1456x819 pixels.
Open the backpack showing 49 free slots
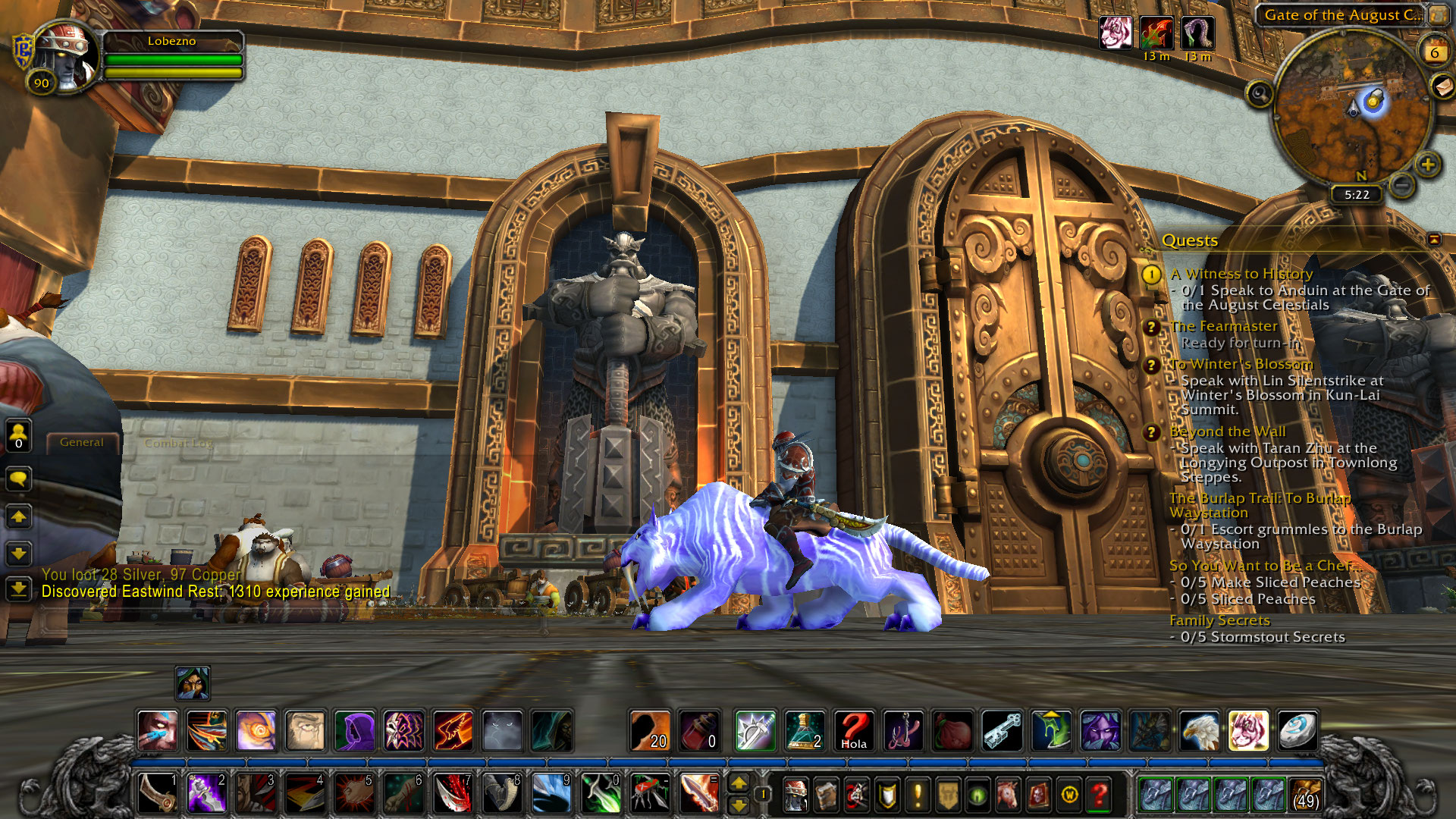point(1306,794)
